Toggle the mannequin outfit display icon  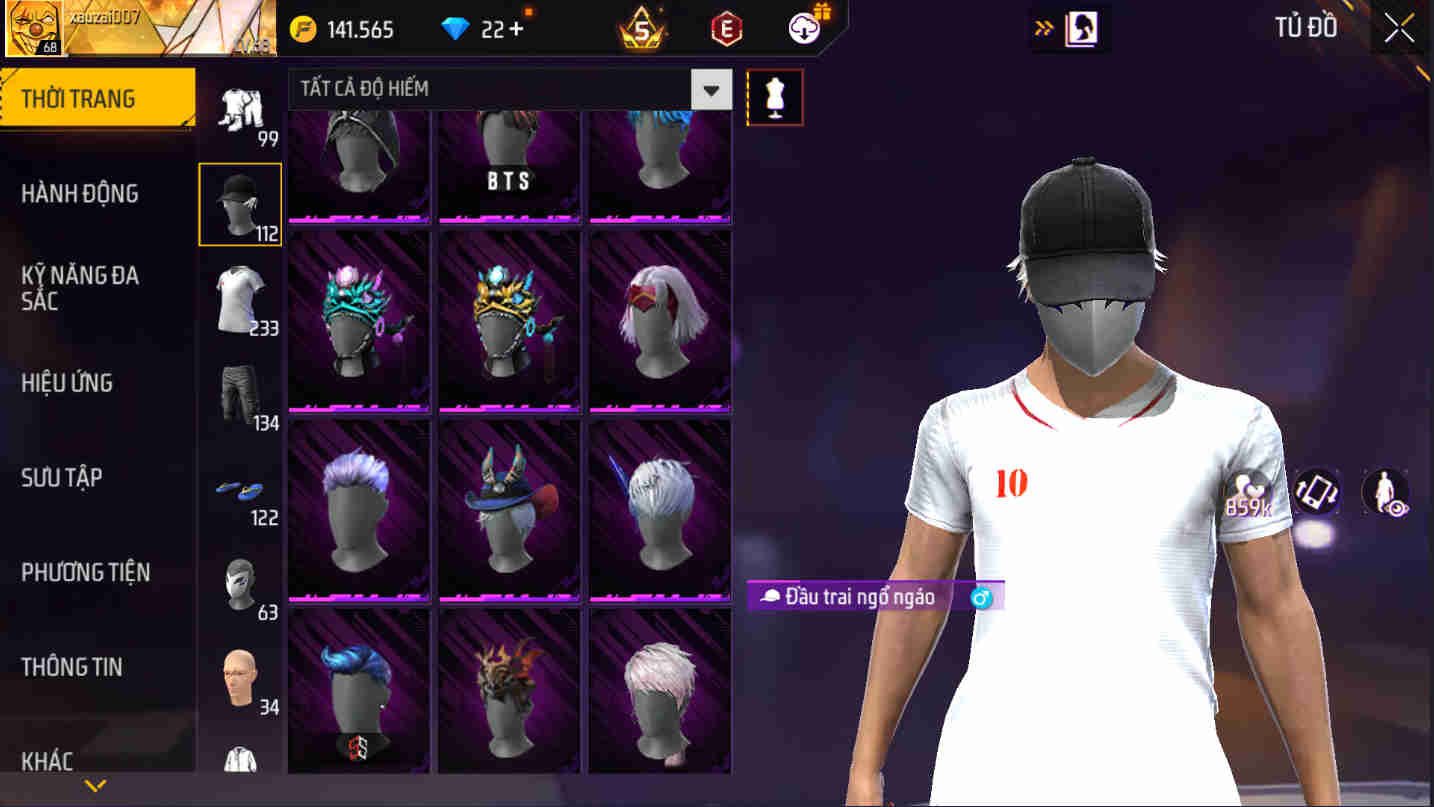pos(775,96)
